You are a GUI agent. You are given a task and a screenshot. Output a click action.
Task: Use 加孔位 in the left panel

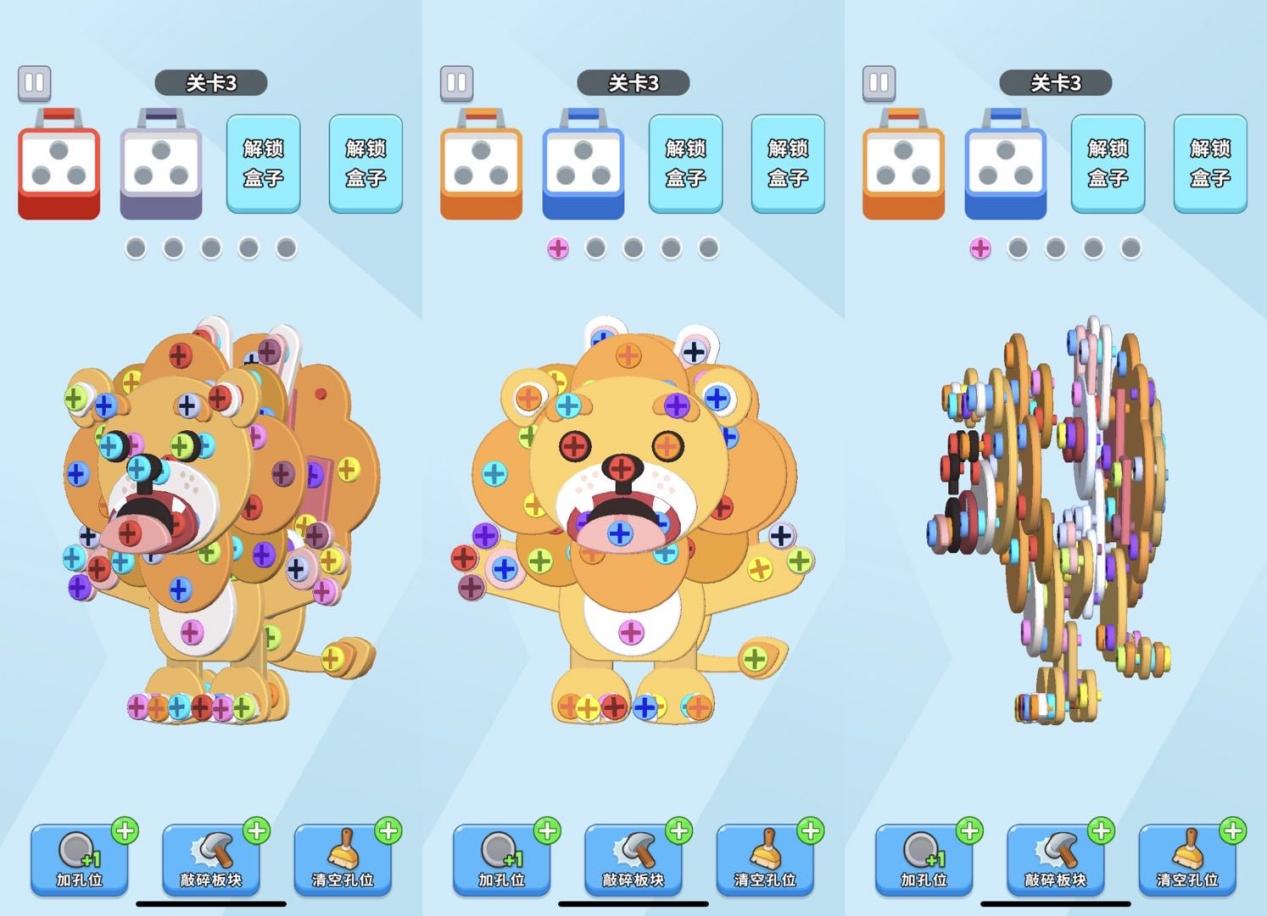coord(79,859)
